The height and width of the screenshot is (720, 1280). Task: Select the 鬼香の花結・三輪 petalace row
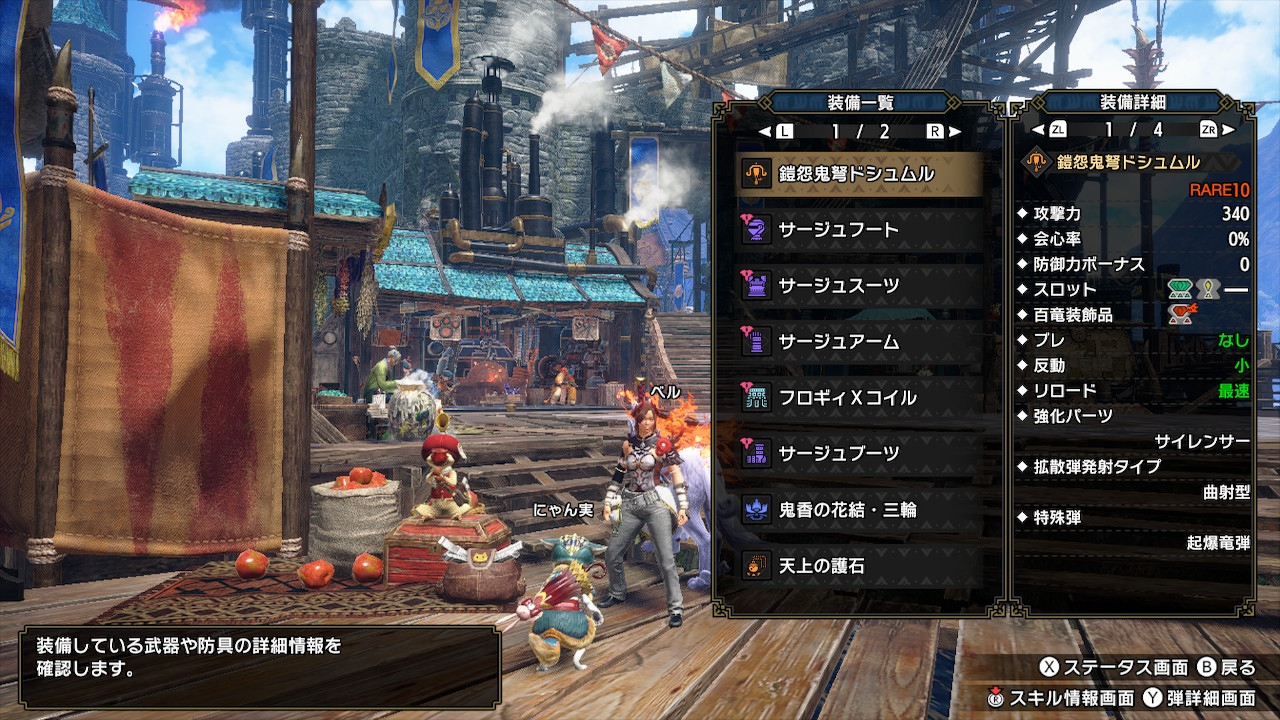858,510
